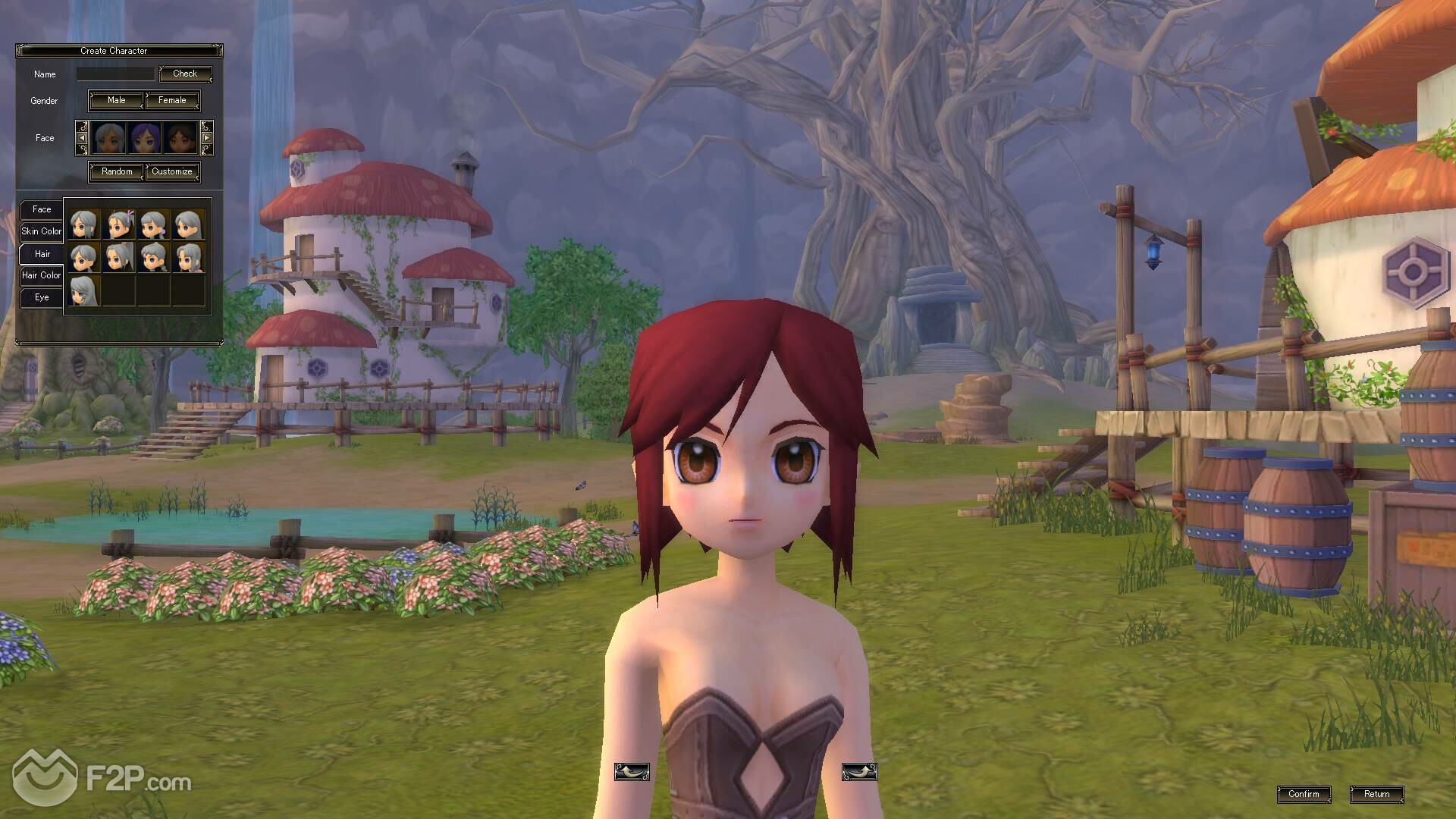Pick the dark-skinned brown-haired face preset

point(180,138)
